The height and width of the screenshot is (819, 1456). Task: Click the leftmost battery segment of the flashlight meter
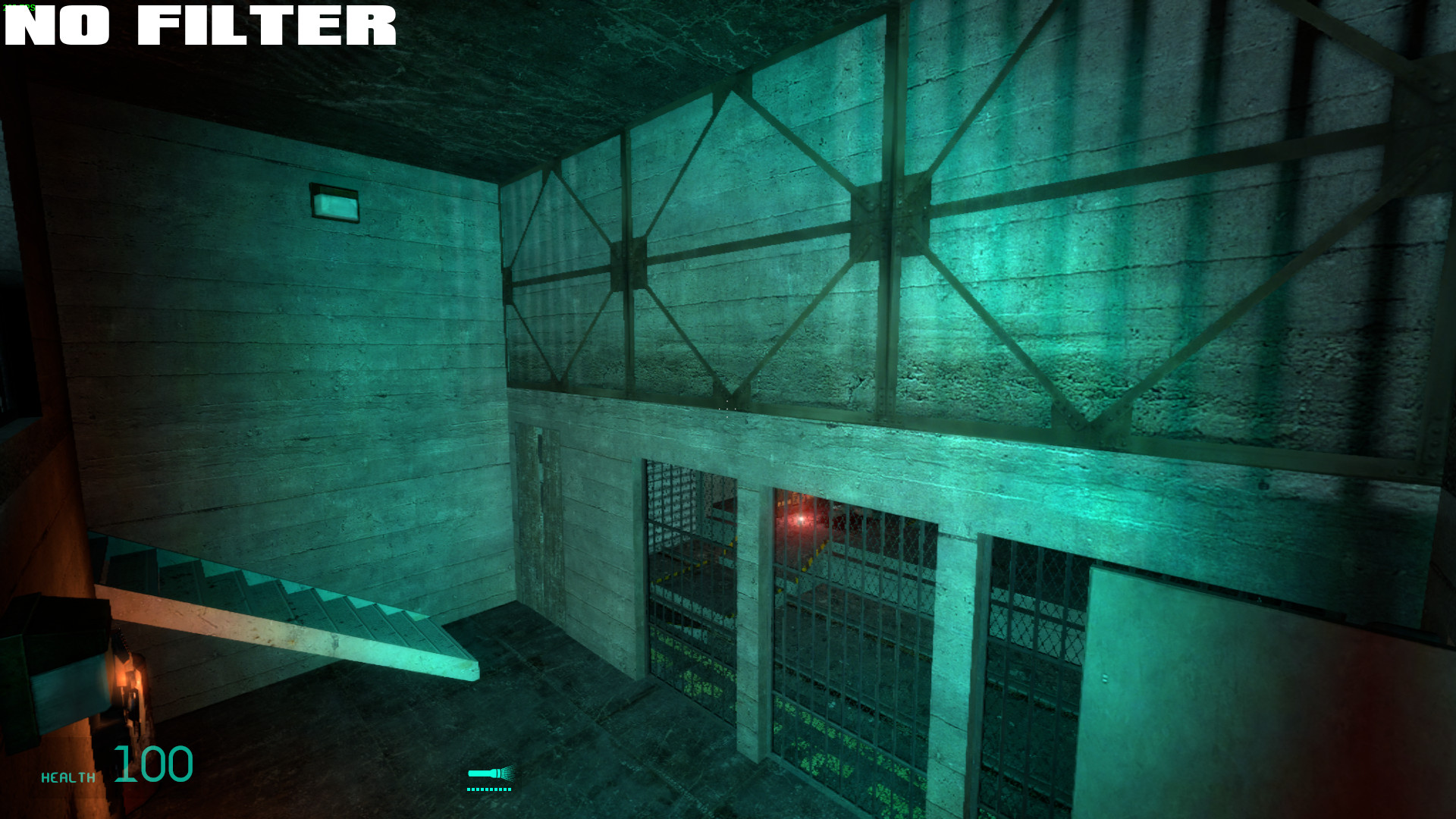coord(470,791)
